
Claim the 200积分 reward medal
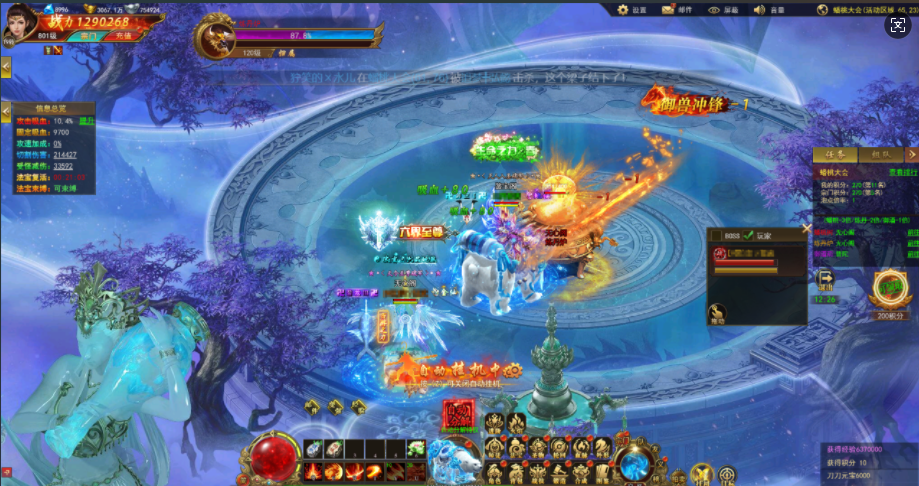click(887, 289)
